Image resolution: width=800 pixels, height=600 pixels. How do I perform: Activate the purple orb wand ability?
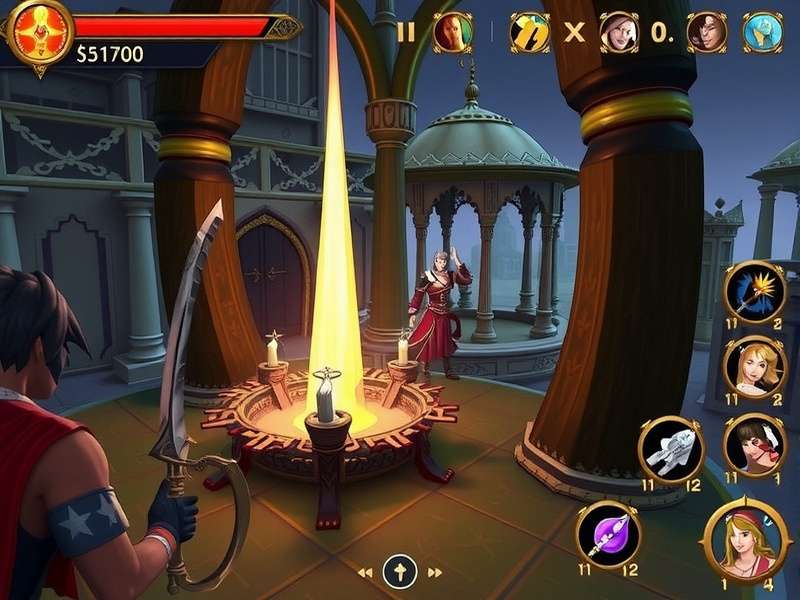coord(609,534)
